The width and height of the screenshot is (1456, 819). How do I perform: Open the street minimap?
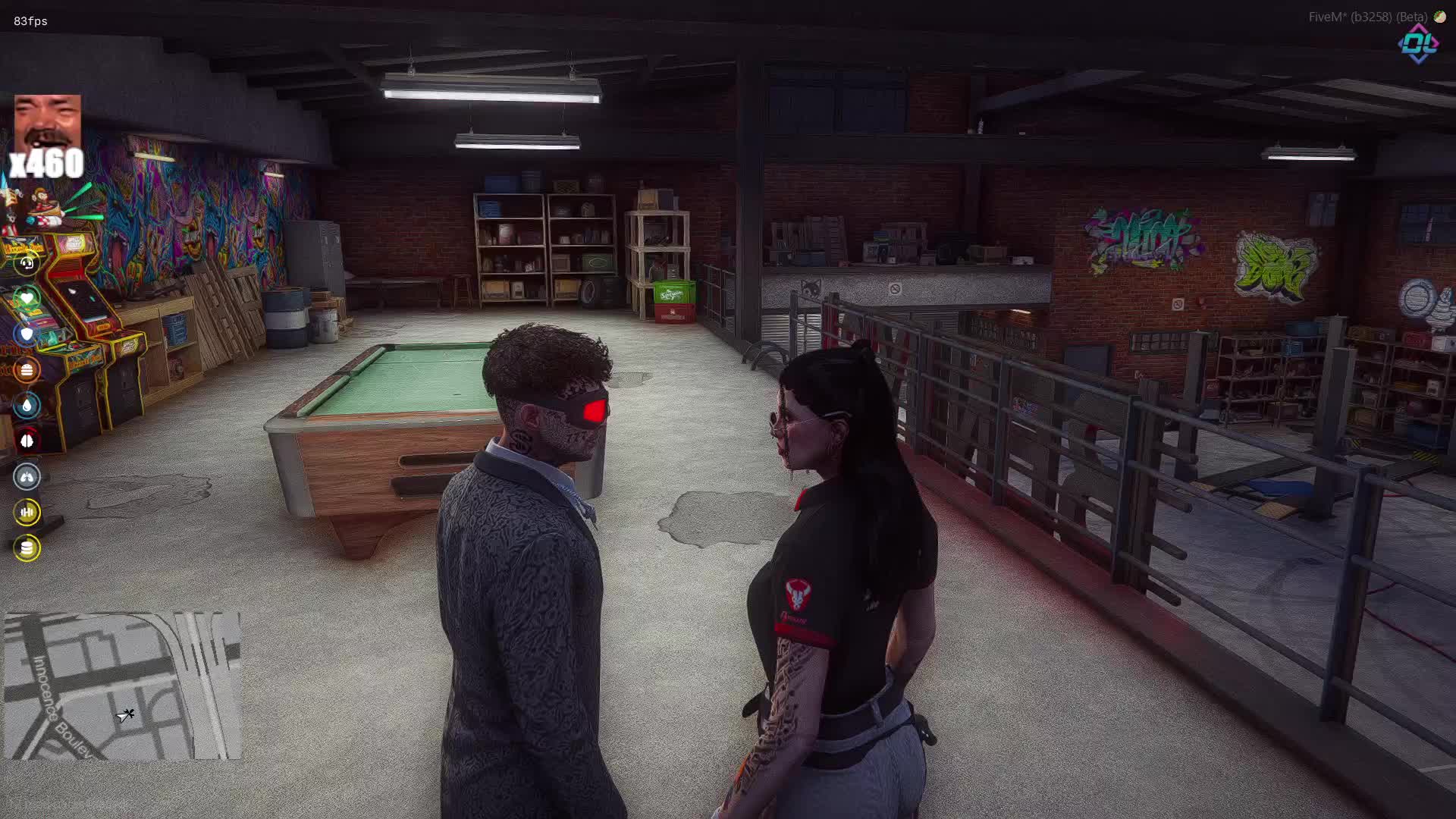coord(123,686)
